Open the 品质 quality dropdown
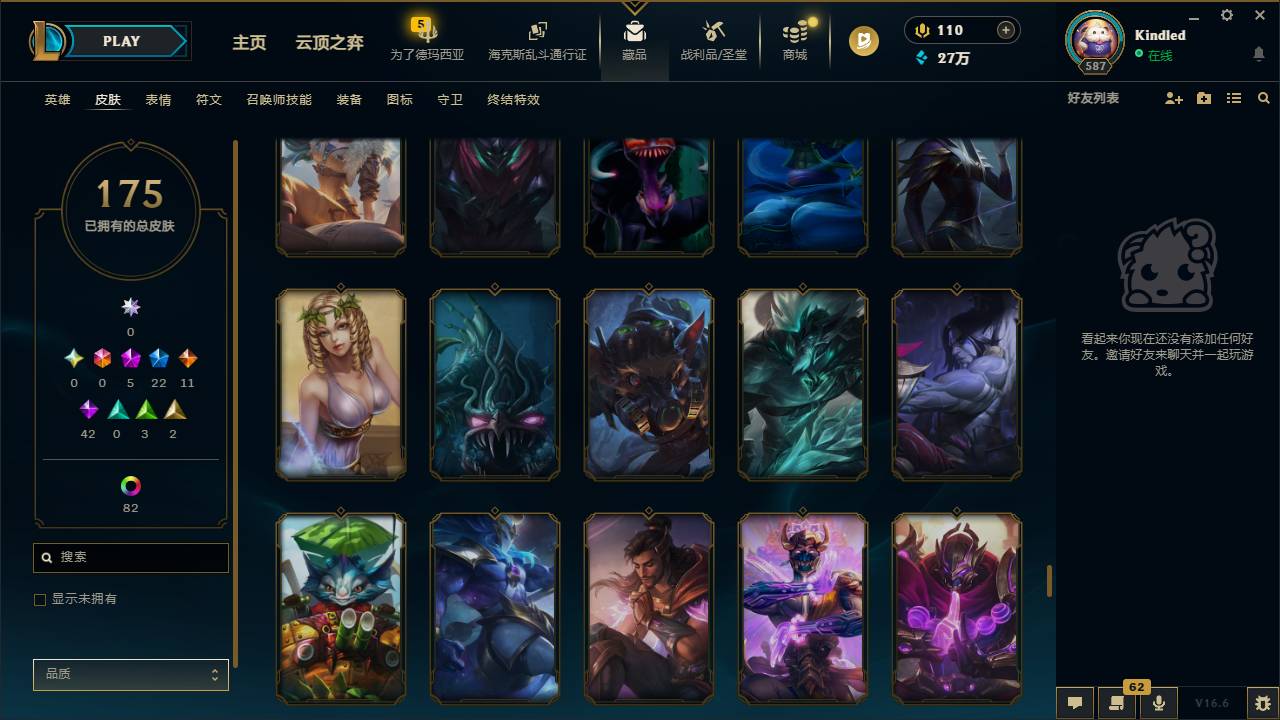The height and width of the screenshot is (720, 1280). point(130,674)
